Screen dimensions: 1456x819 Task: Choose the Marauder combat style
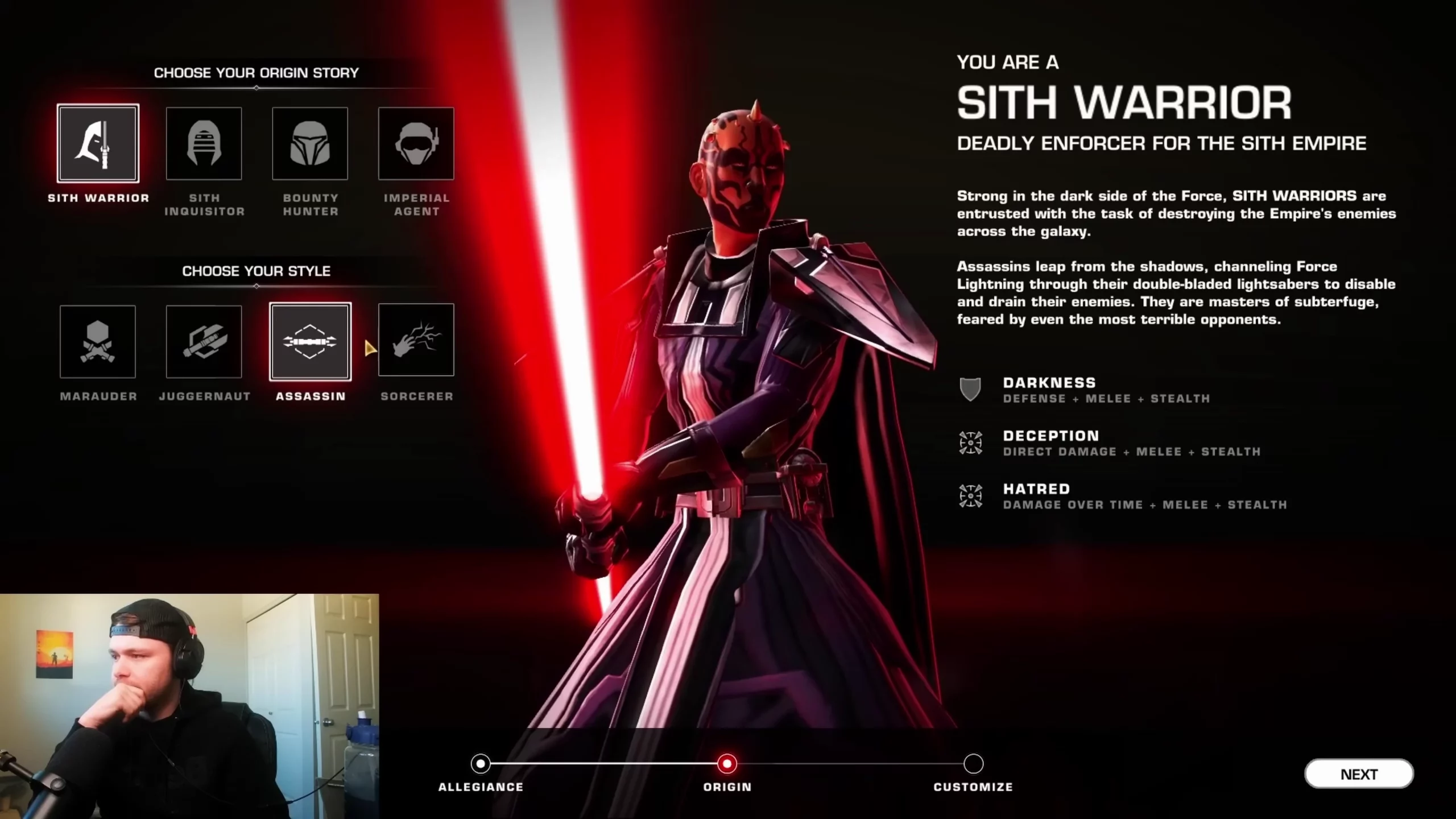(x=98, y=341)
